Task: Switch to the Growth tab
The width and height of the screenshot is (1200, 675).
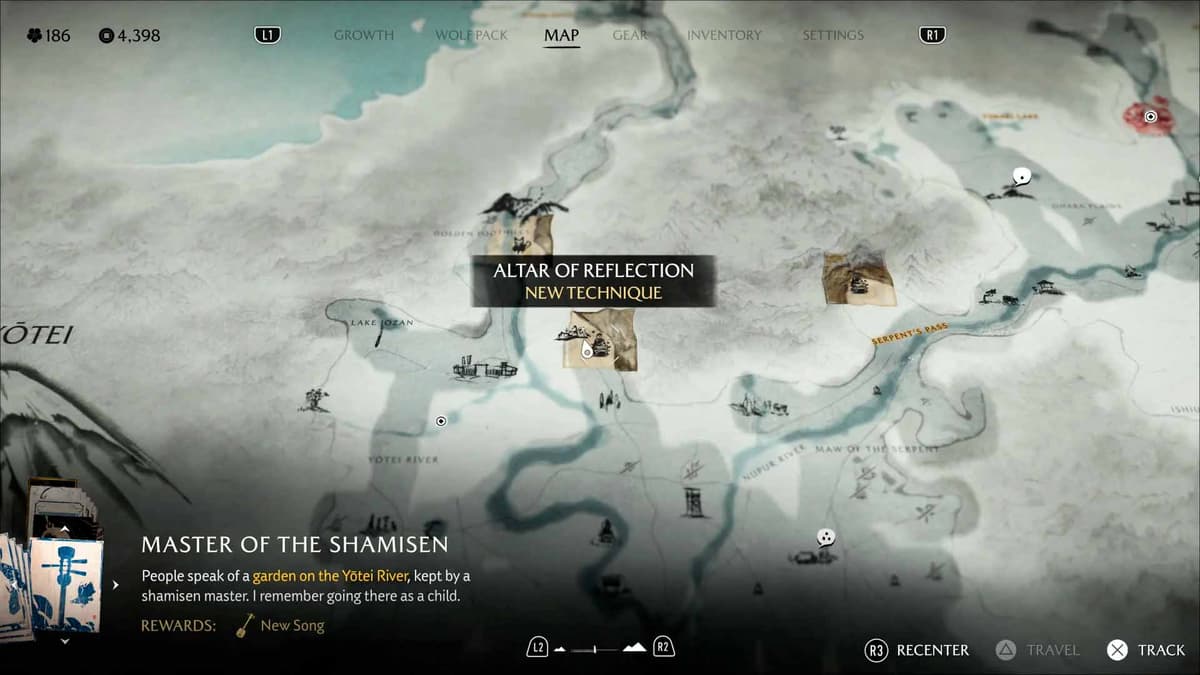Action: (363, 35)
